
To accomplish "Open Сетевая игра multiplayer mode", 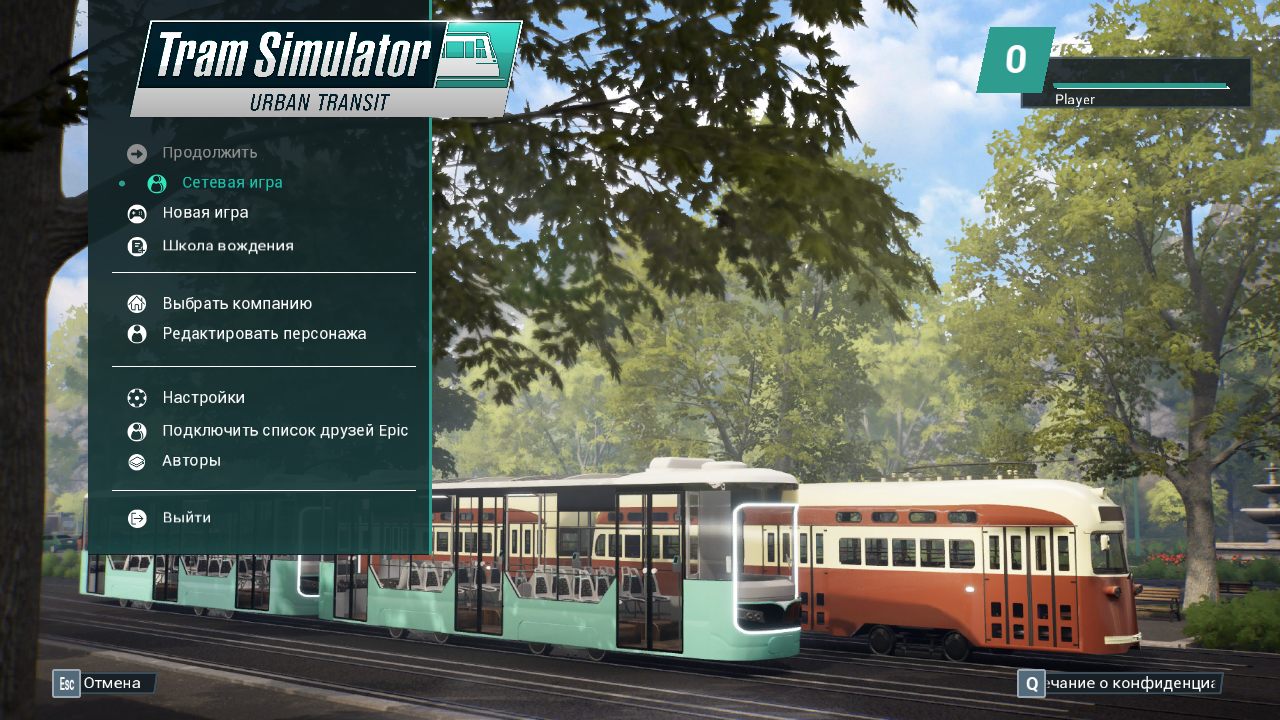I will [232, 183].
